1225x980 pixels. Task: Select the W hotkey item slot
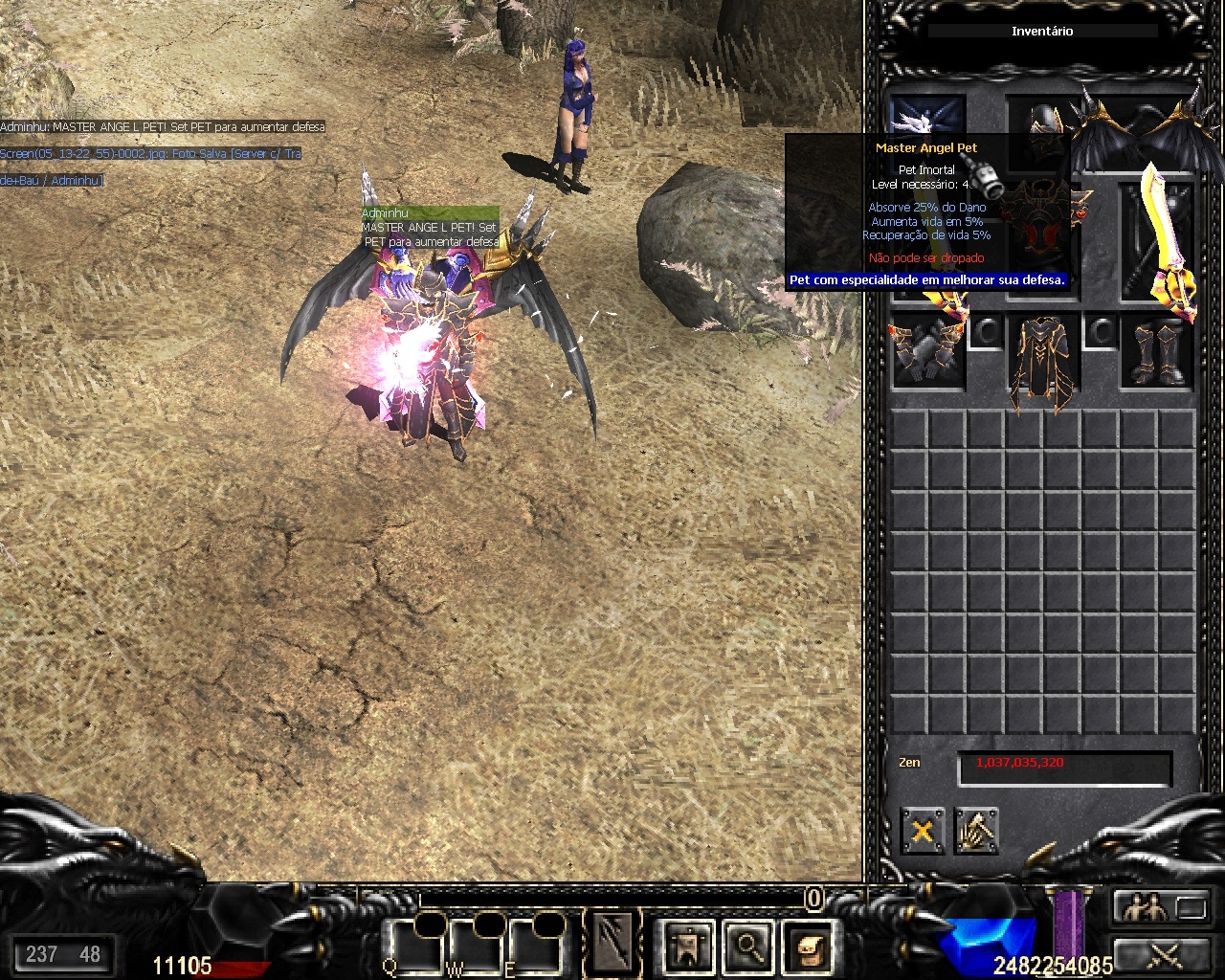point(474,947)
